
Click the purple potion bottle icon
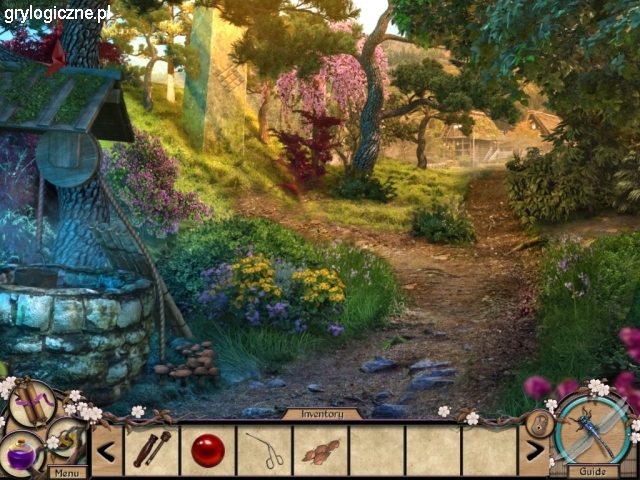tap(20, 454)
